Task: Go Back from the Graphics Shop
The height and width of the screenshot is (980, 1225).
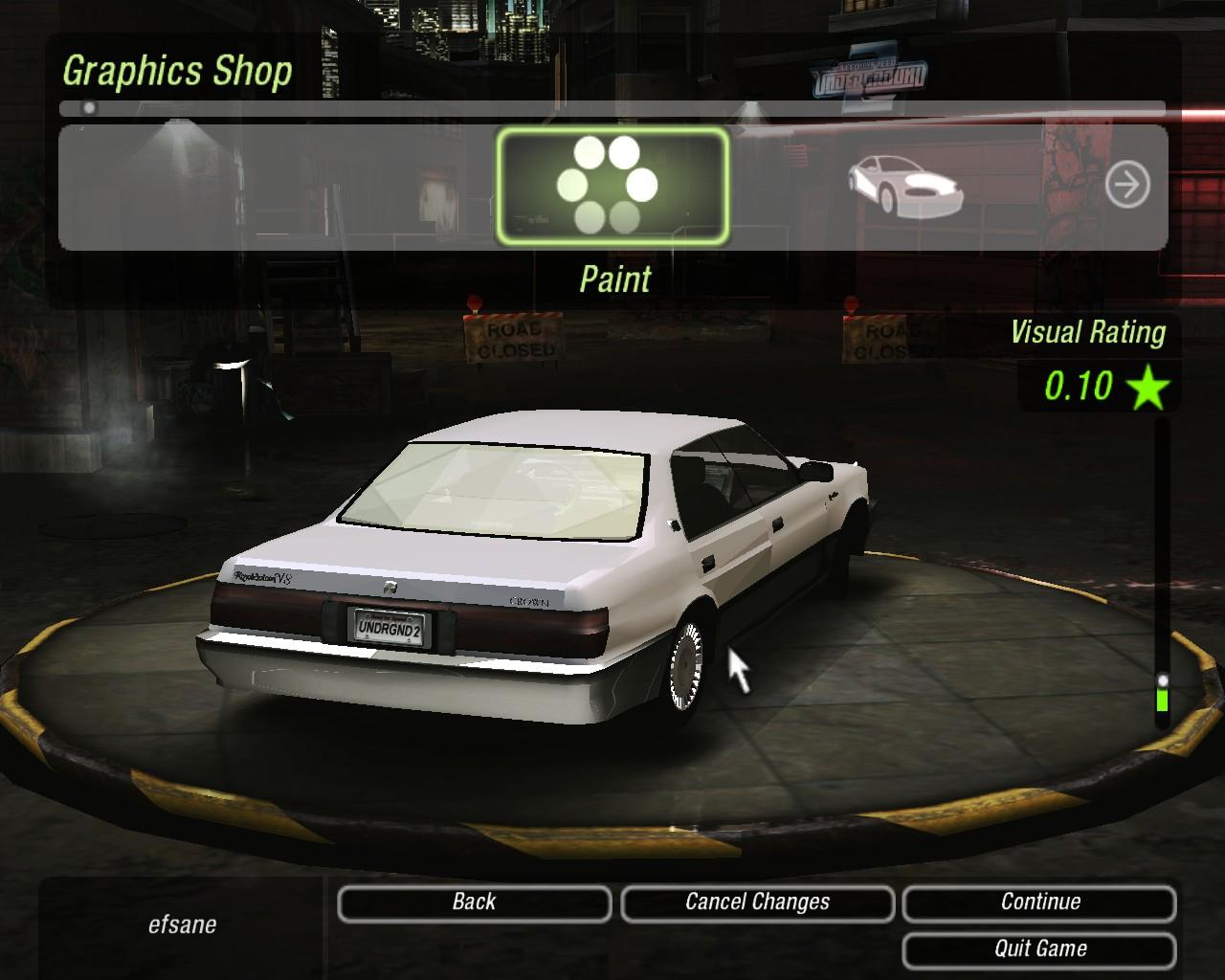Action: point(474,902)
